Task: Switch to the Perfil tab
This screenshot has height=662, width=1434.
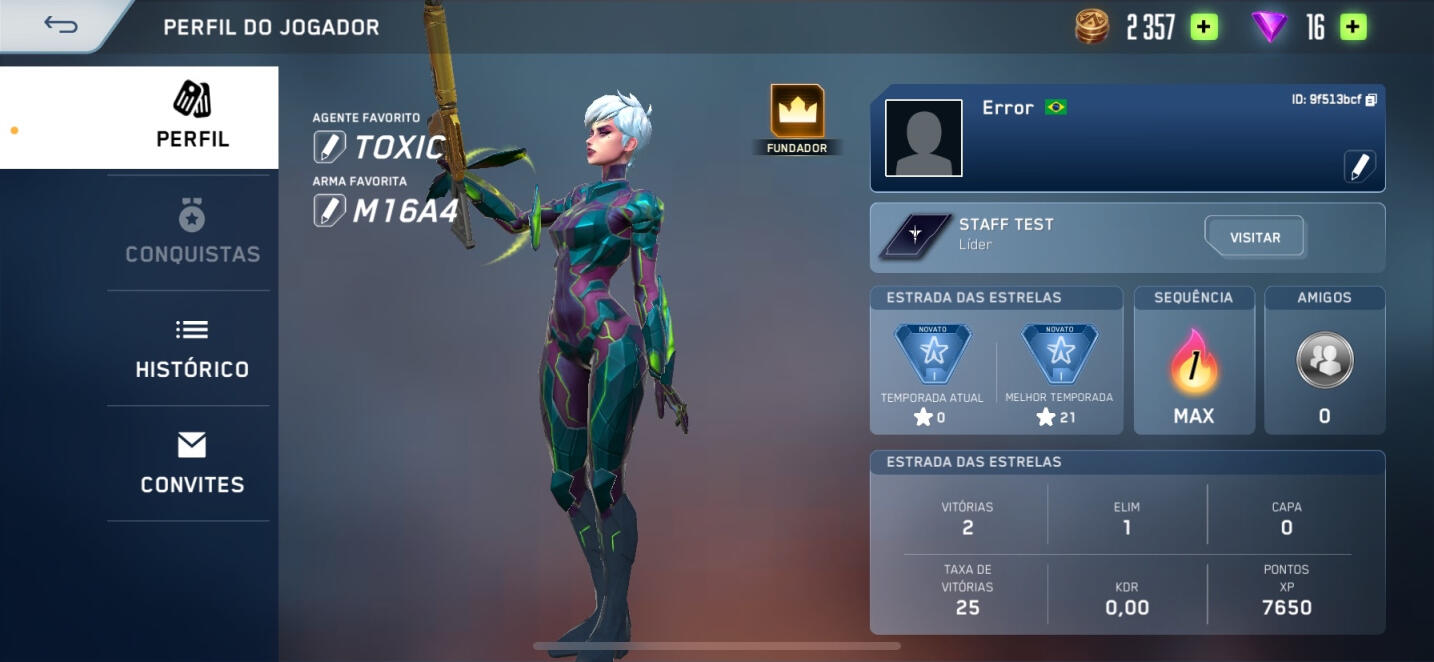Action: pyautogui.click(x=192, y=117)
